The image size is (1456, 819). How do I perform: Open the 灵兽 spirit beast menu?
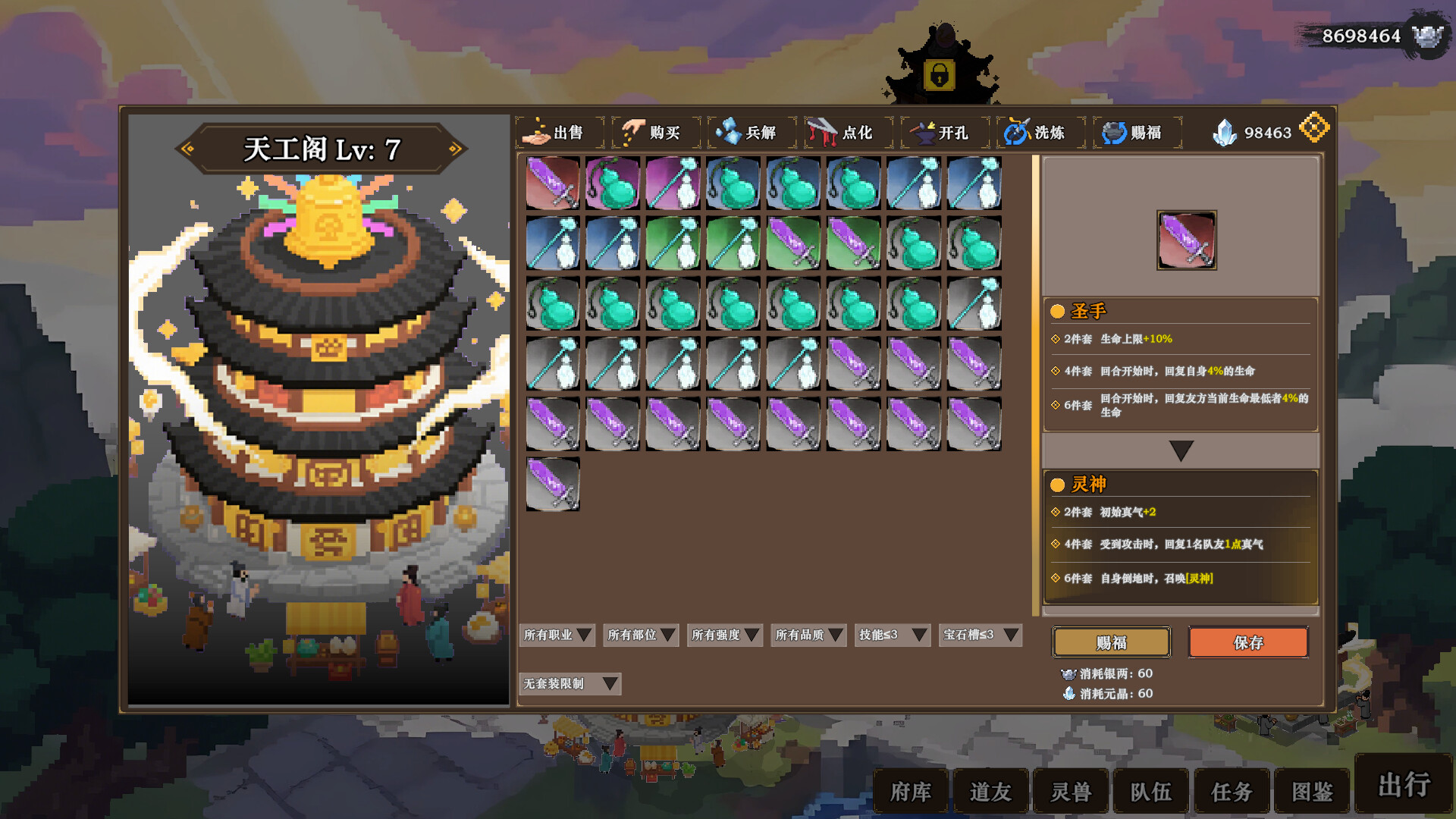(x=1071, y=792)
